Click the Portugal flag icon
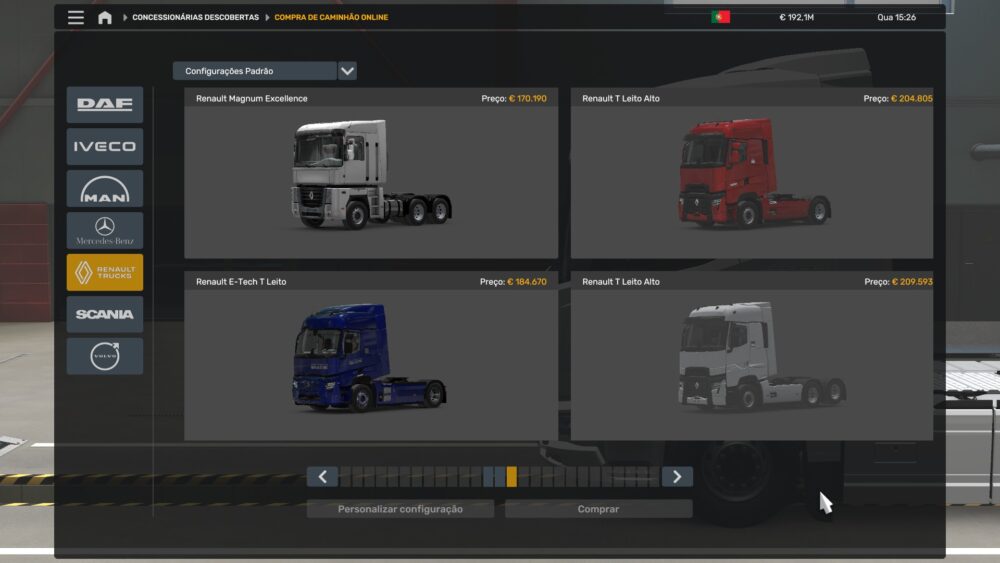Viewport: 1000px width, 563px height. (720, 17)
